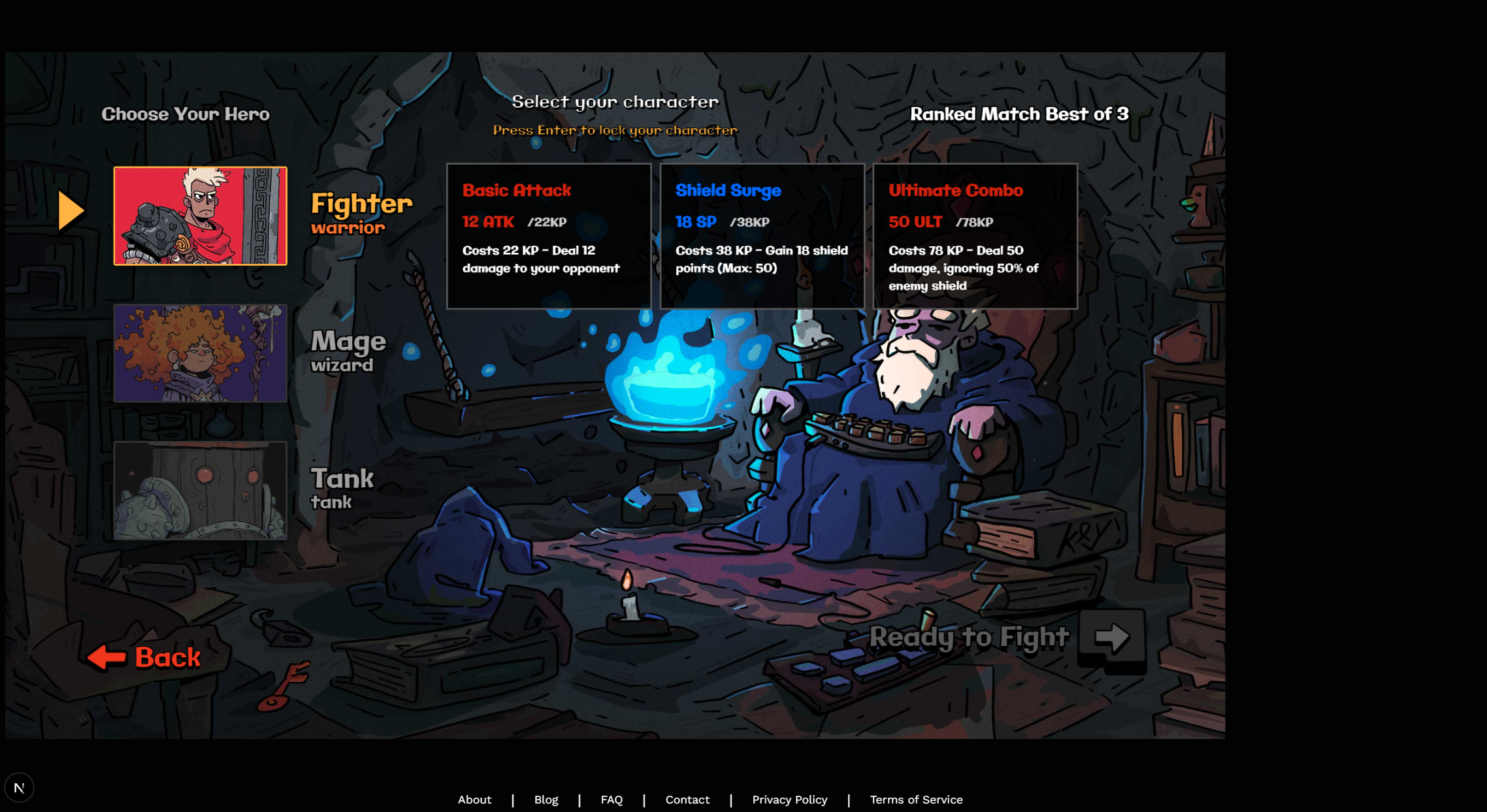Click the 50 ULT stat indicator
Image resolution: width=1487 pixels, height=812 pixels.
click(x=915, y=222)
